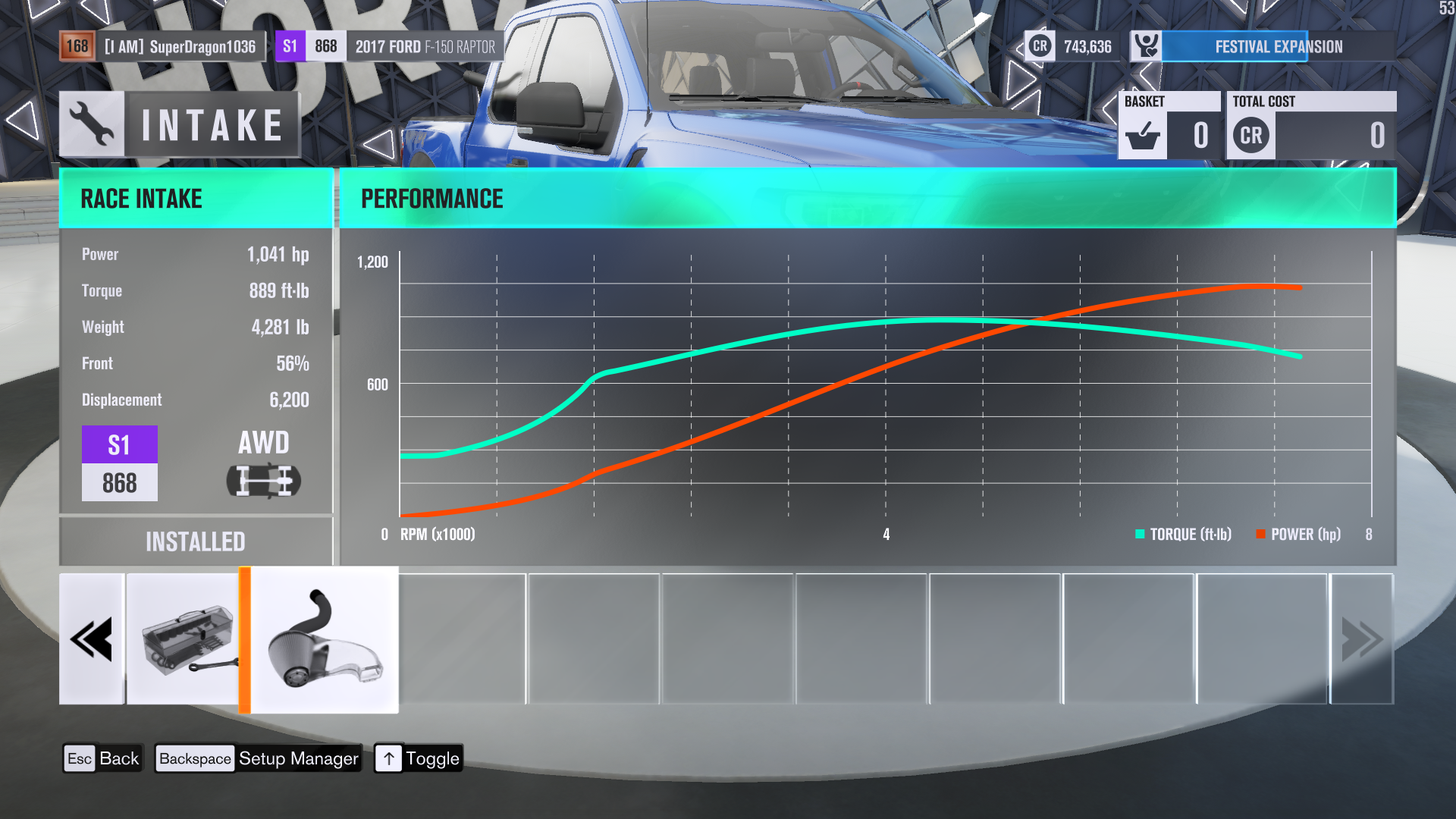Click the INSTALLED label on the part
Image resolution: width=1456 pixels, height=819 pixels.
(196, 541)
